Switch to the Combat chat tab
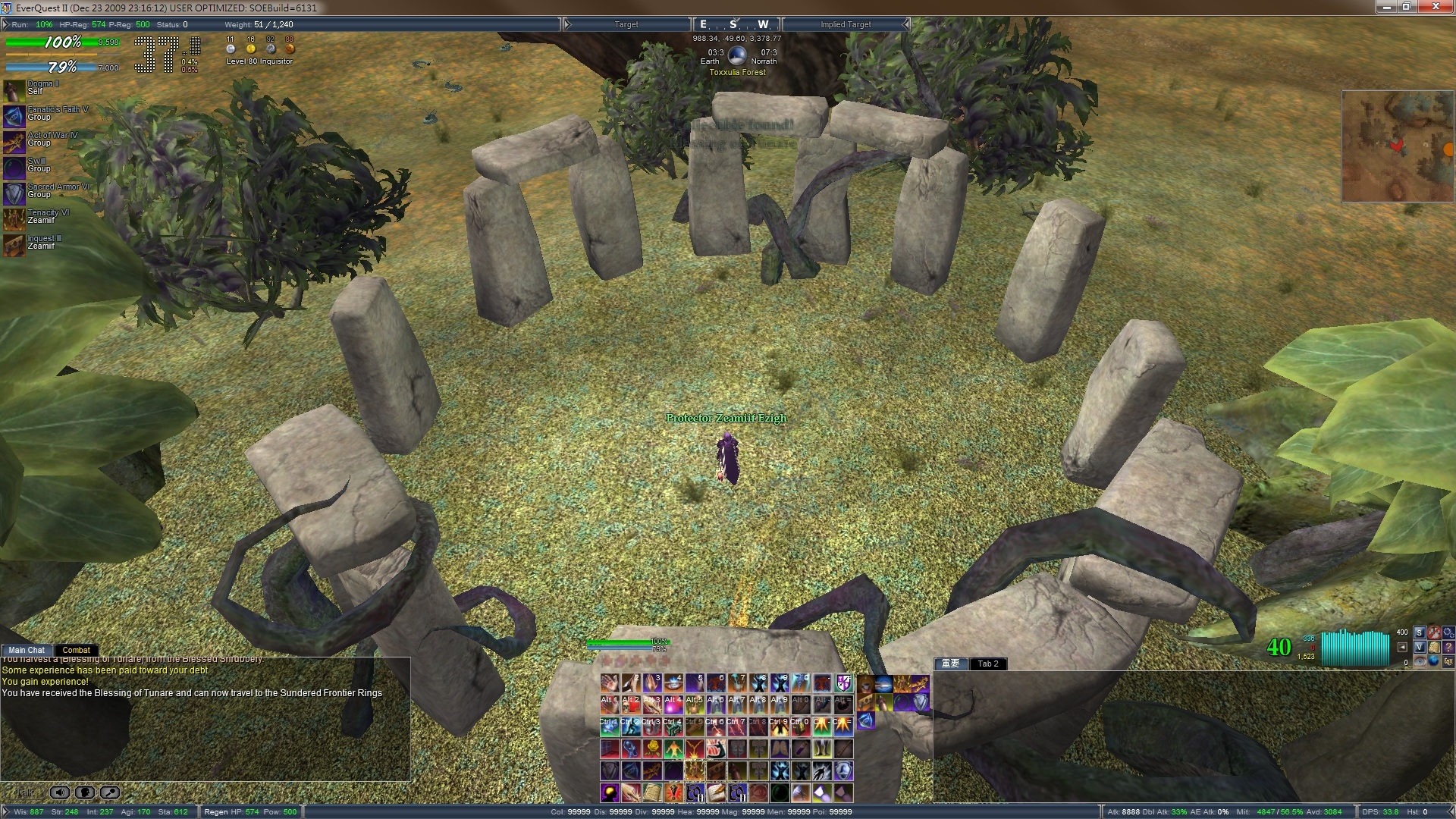The height and width of the screenshot is (819, 1456). coord(76,650)
